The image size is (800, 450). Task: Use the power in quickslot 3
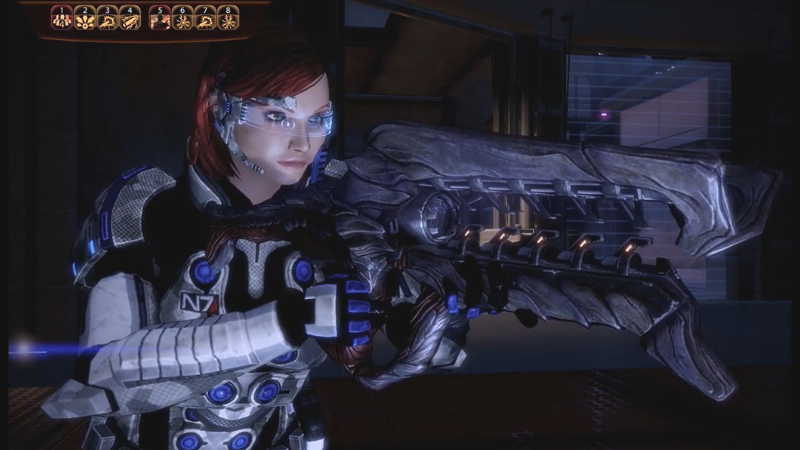pos(107,20)
